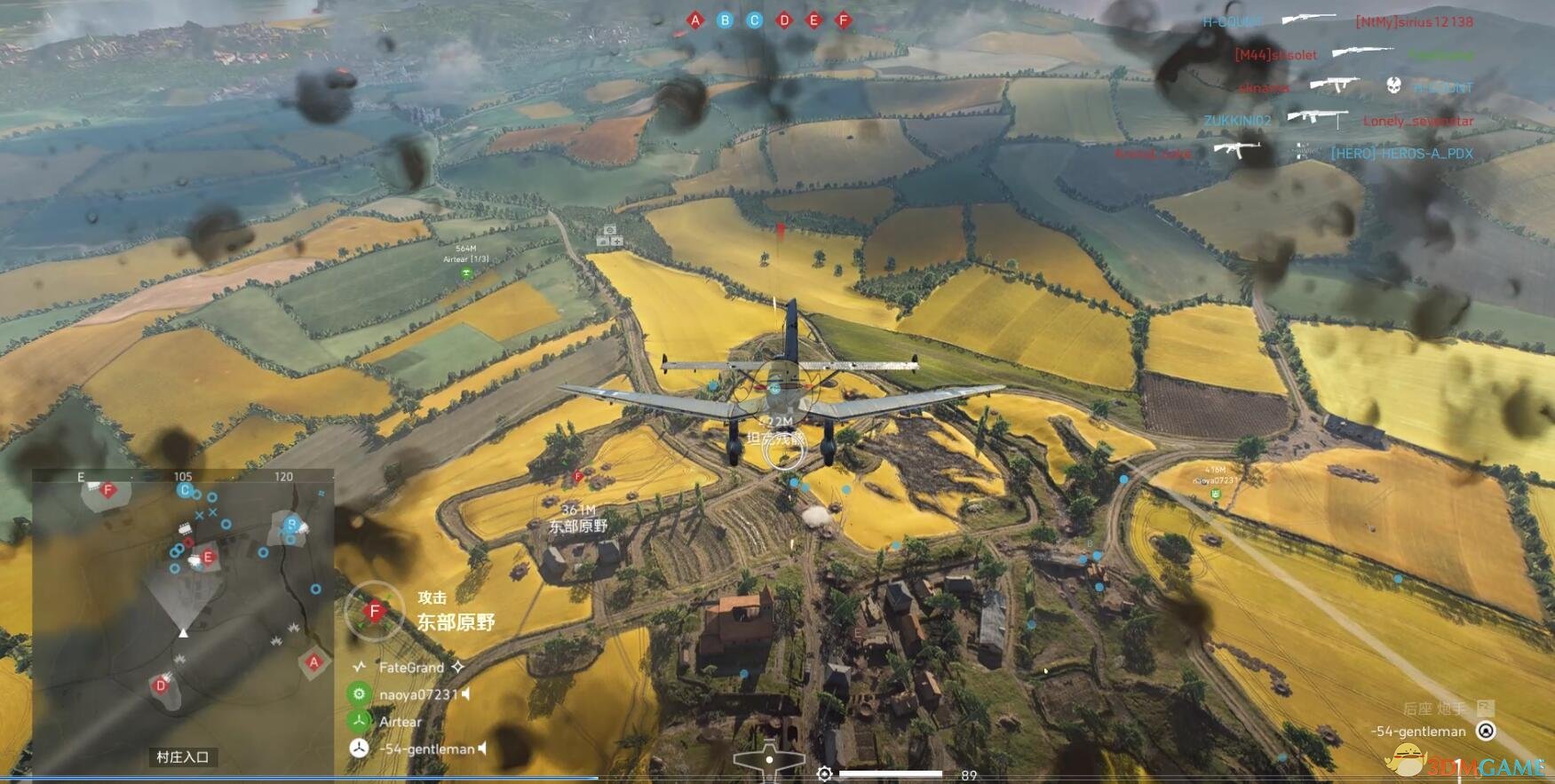This screenshot has width=1555, height=784.
Task: Select objective D flag in top bar
Action: (x=784, y=20)
